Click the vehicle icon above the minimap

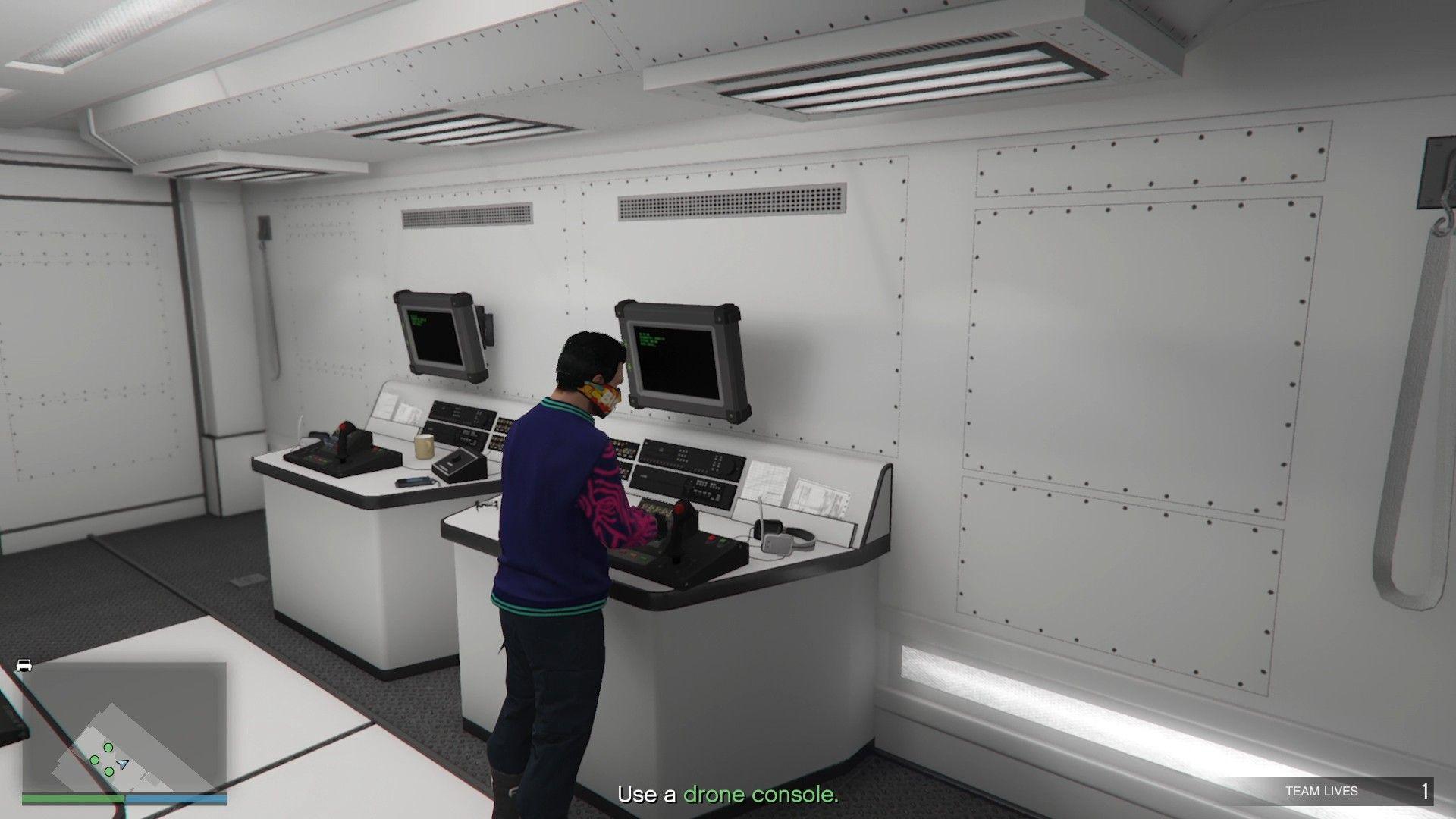point(24,665)
